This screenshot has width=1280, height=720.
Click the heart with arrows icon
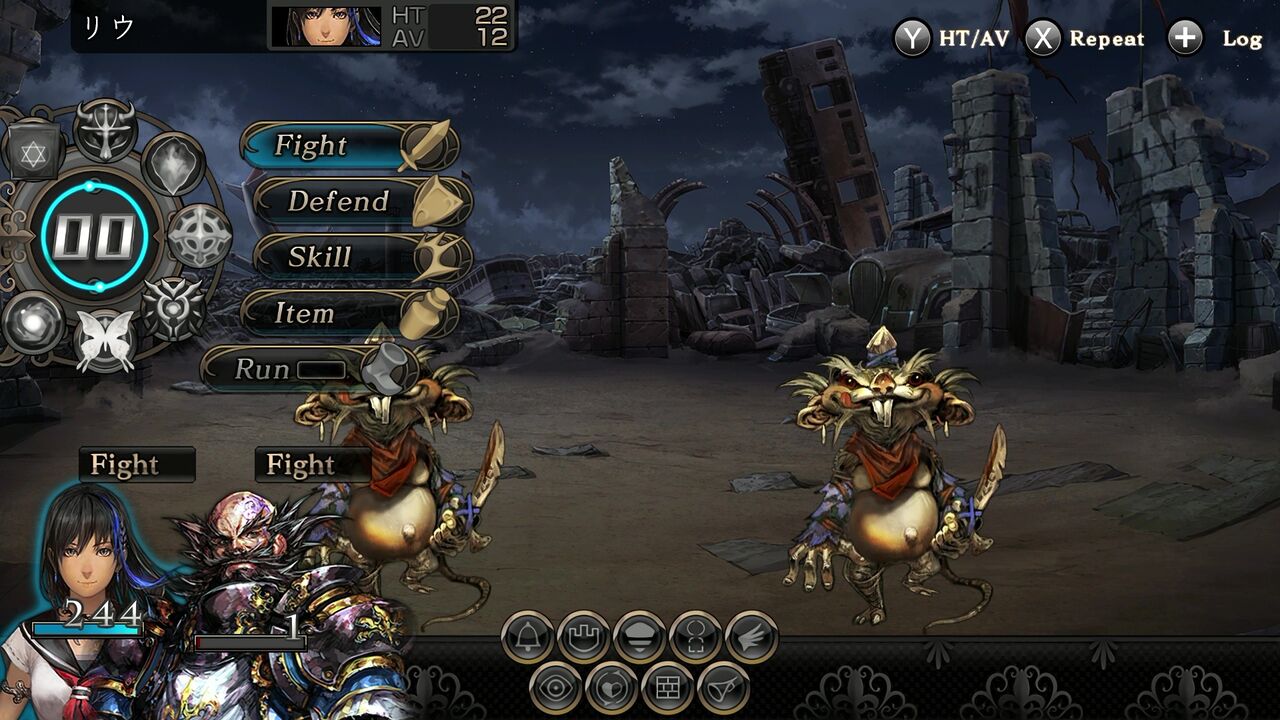tap(612, 689)
